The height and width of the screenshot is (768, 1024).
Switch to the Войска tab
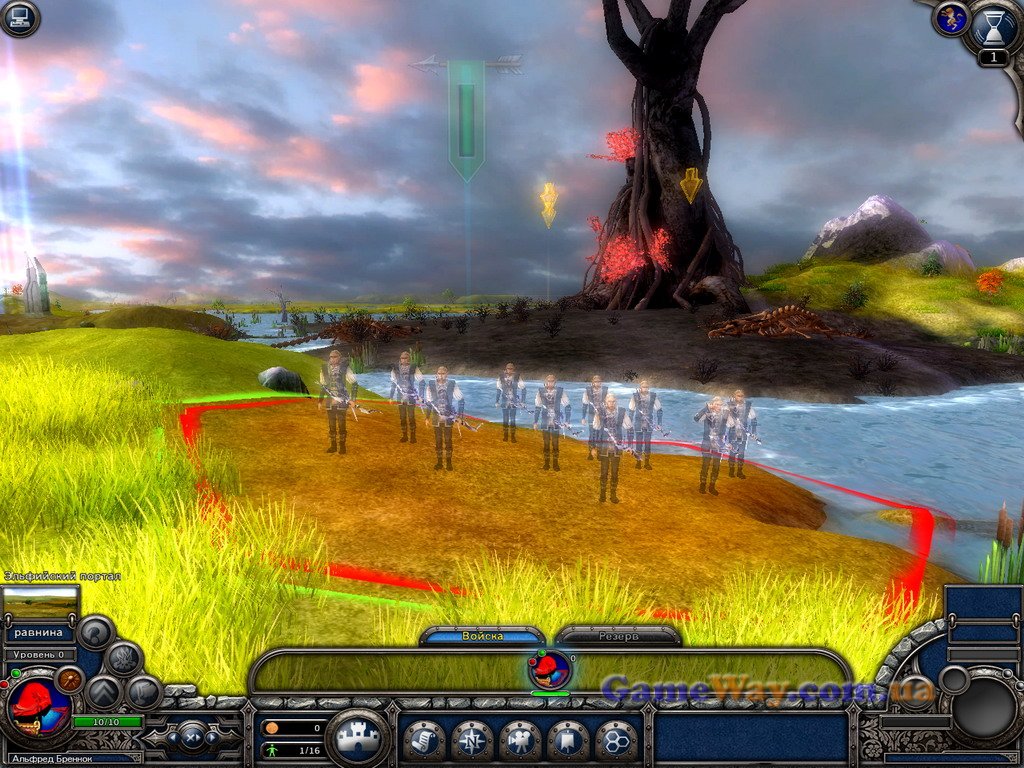click(x=482, y=636)
